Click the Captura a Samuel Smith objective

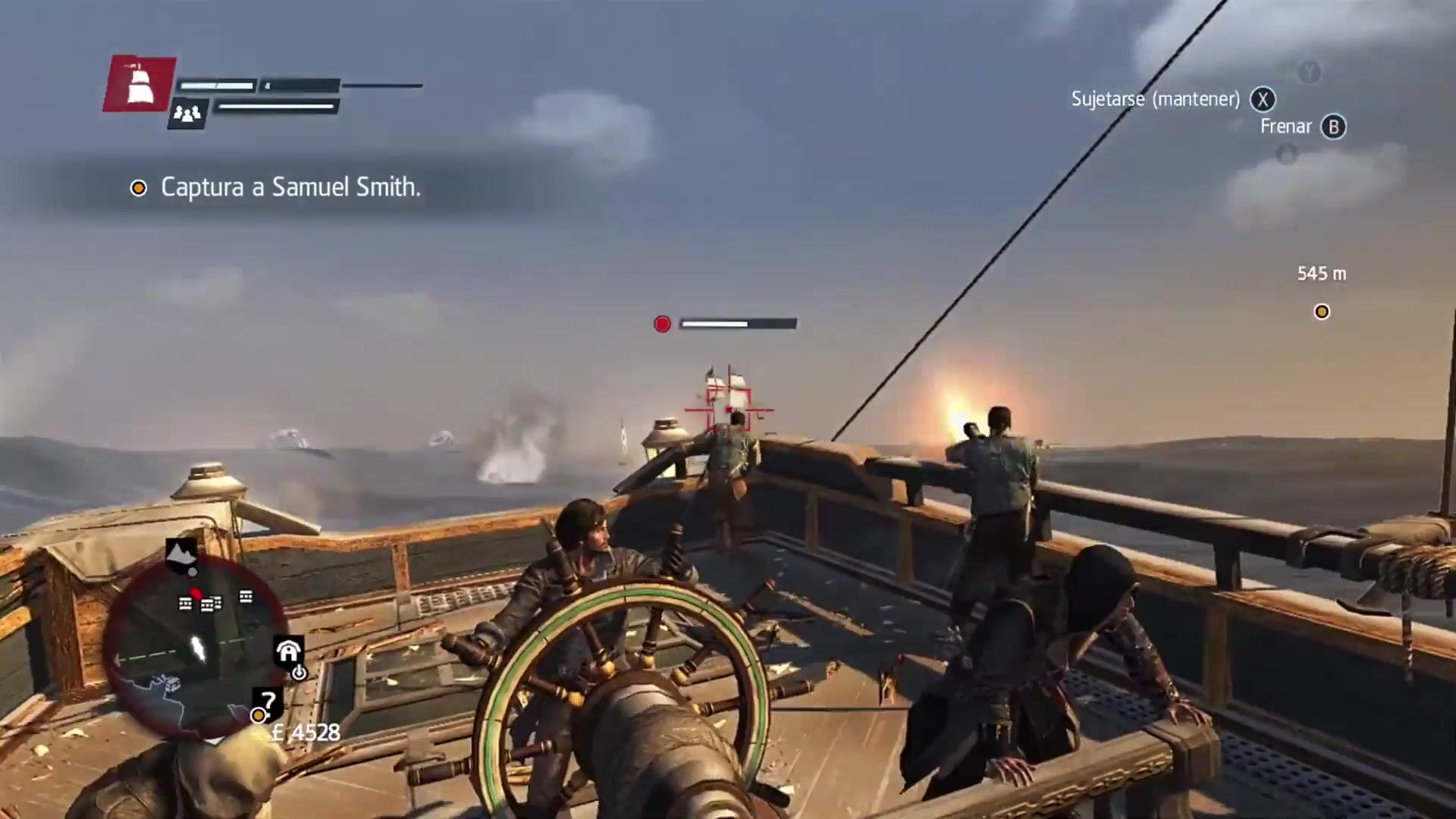(x=290, y=187)
